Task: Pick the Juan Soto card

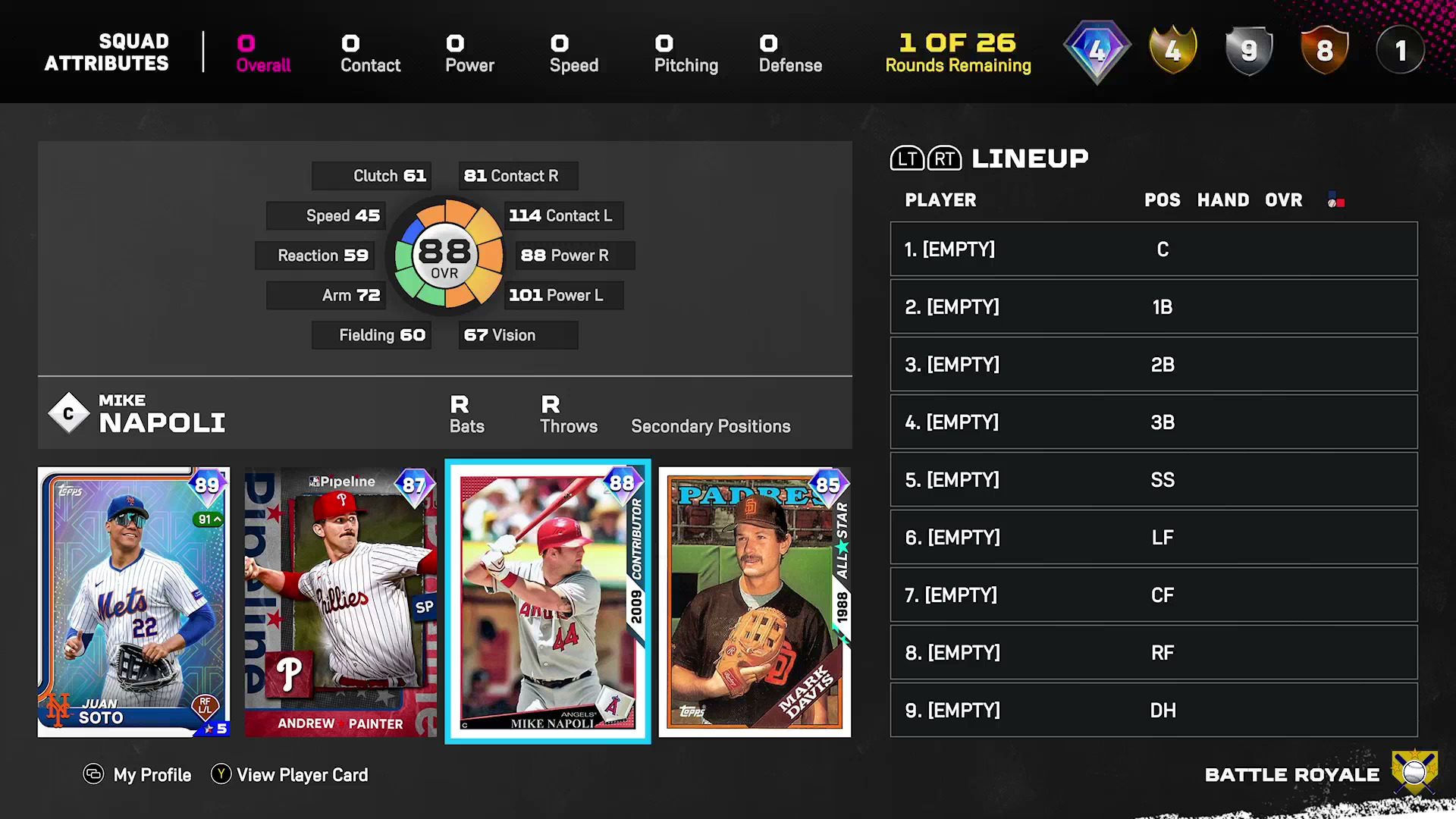Action: pos(133,601)
